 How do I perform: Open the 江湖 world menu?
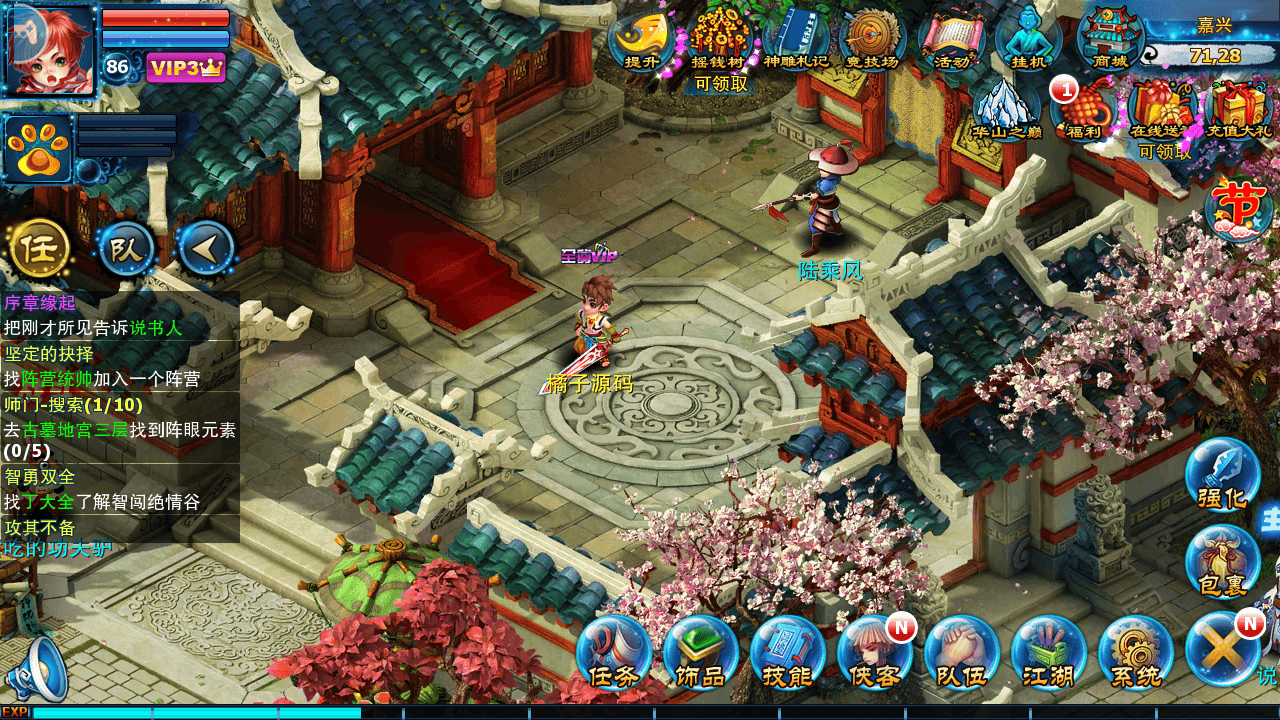point(1048,652)
